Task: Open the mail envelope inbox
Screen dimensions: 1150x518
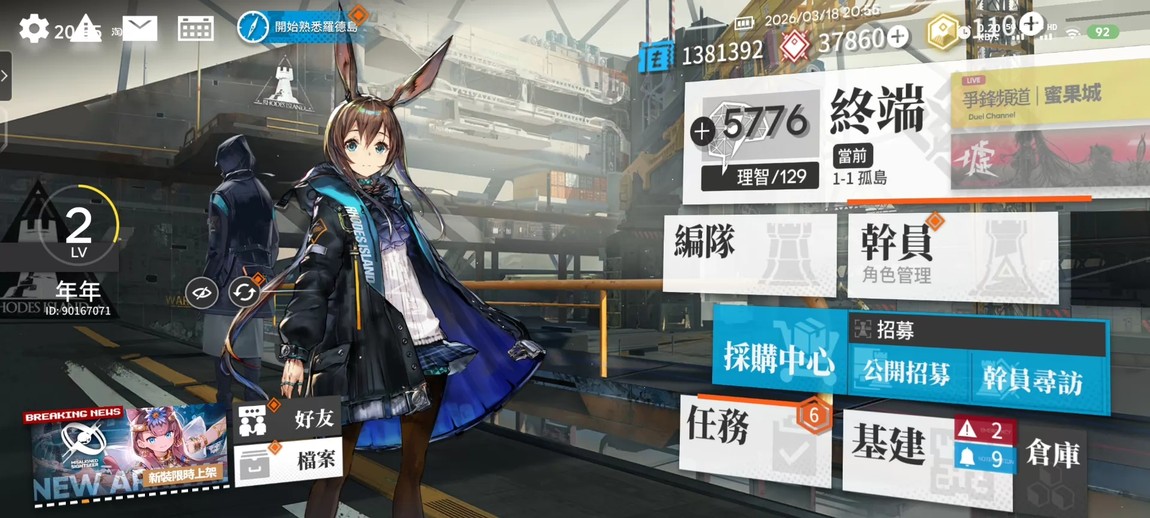Action: coord(140,28)
